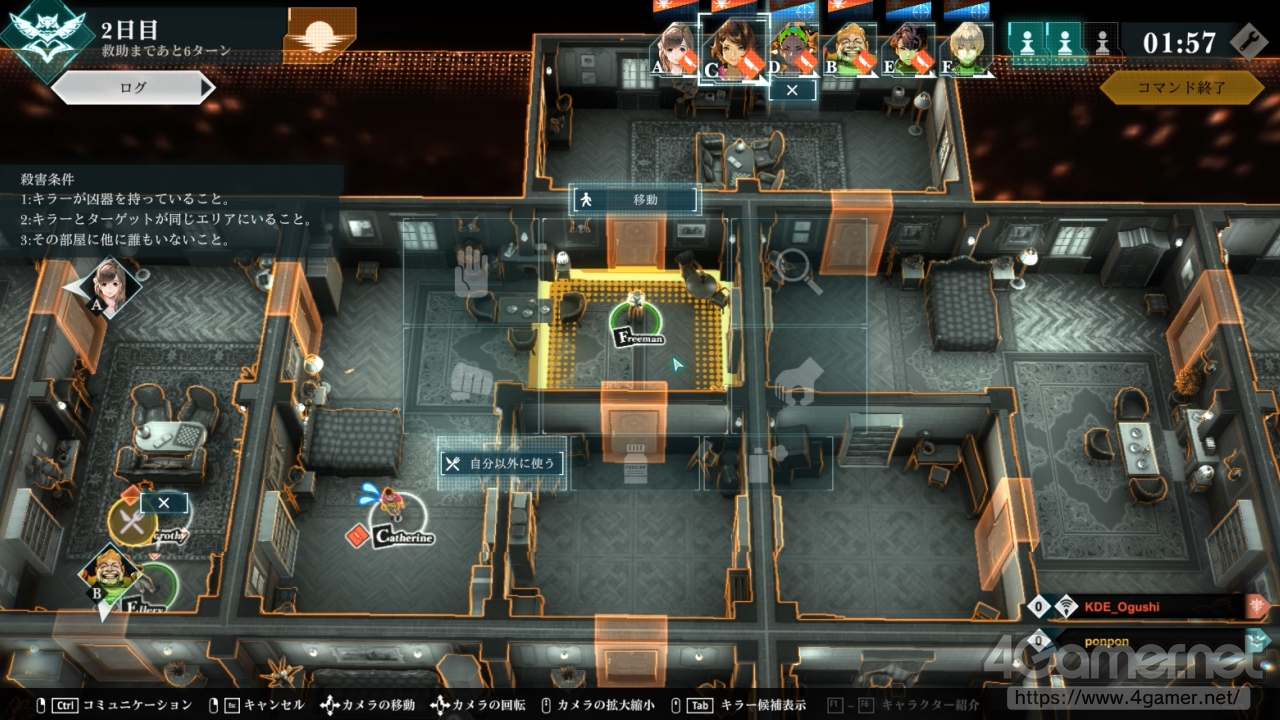Cancel with the X under portrait D
The height and width of the screenshot is (720, 1280).
(793, 90)
